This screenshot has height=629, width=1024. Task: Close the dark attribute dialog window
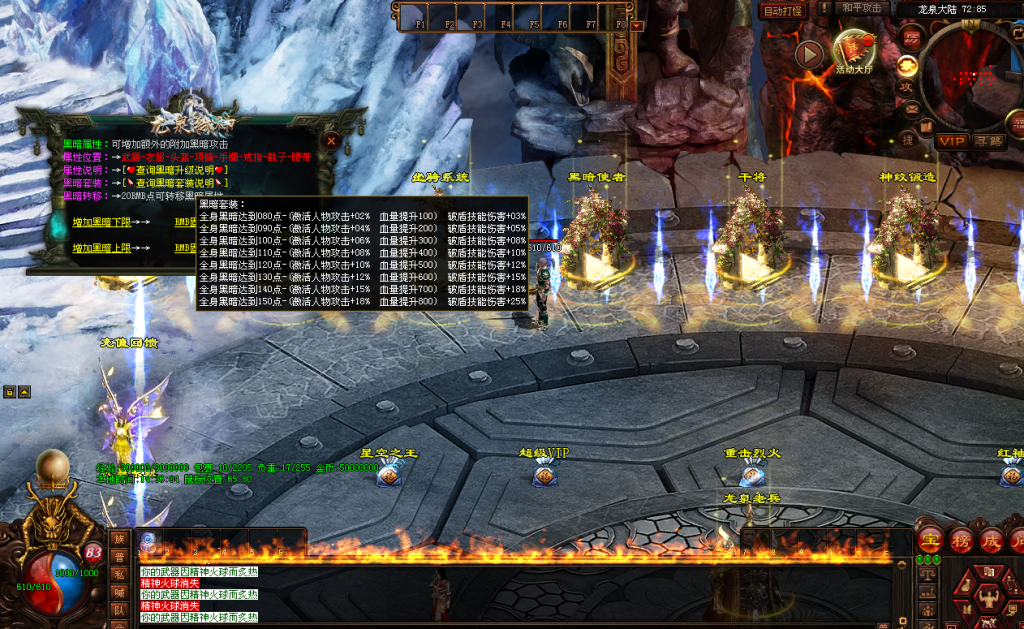point(331,141)
